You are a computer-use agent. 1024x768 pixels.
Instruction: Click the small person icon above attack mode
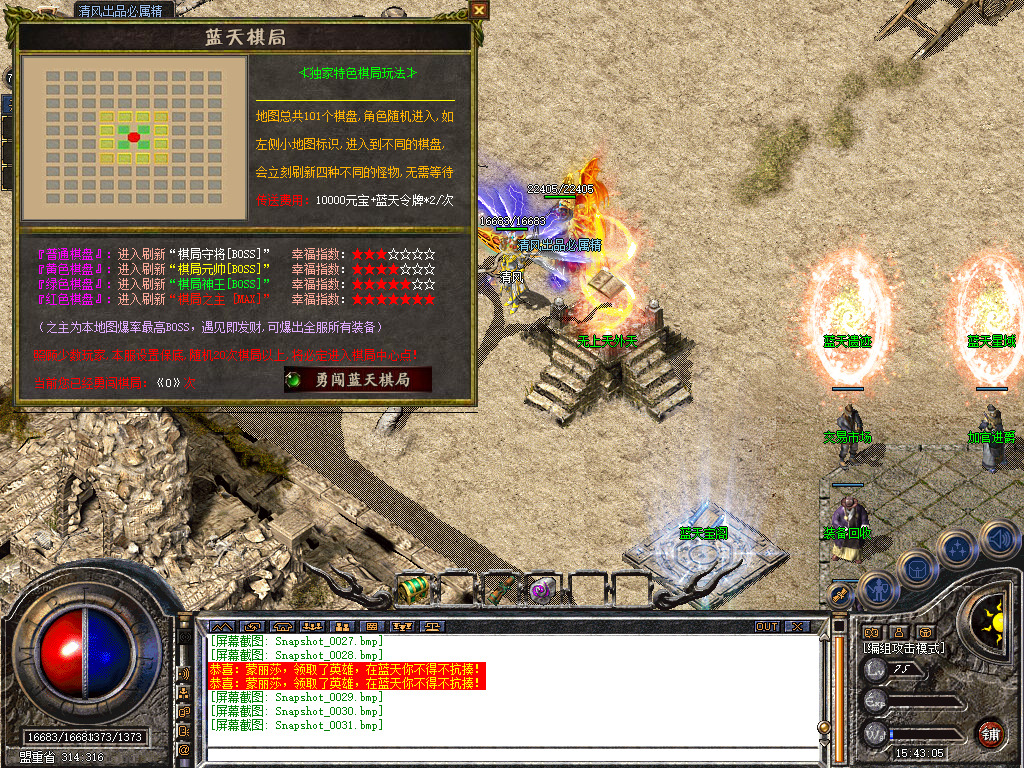click(x=898, y=632)
